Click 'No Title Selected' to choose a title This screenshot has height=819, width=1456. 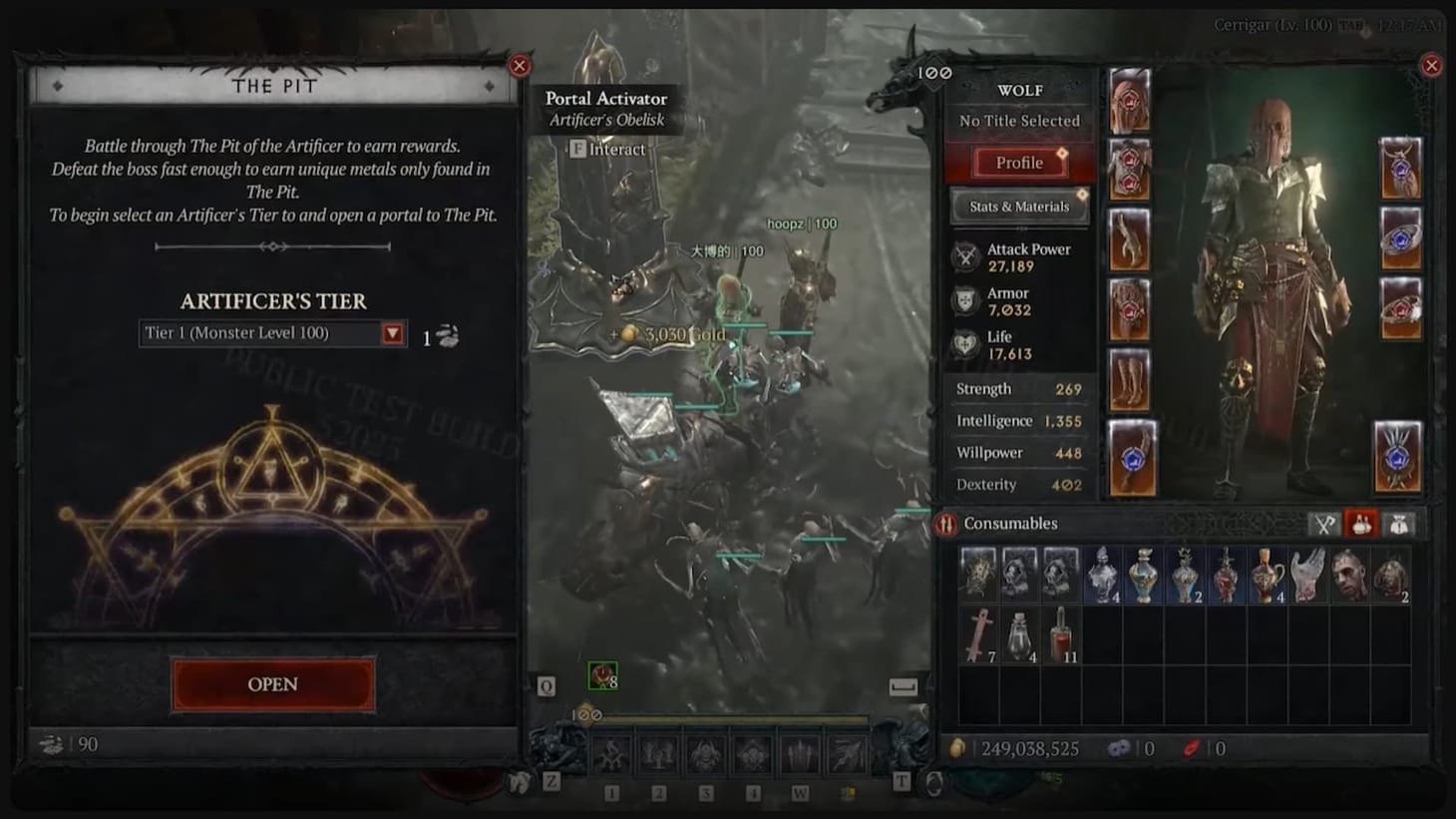(x=1018, y=120)
